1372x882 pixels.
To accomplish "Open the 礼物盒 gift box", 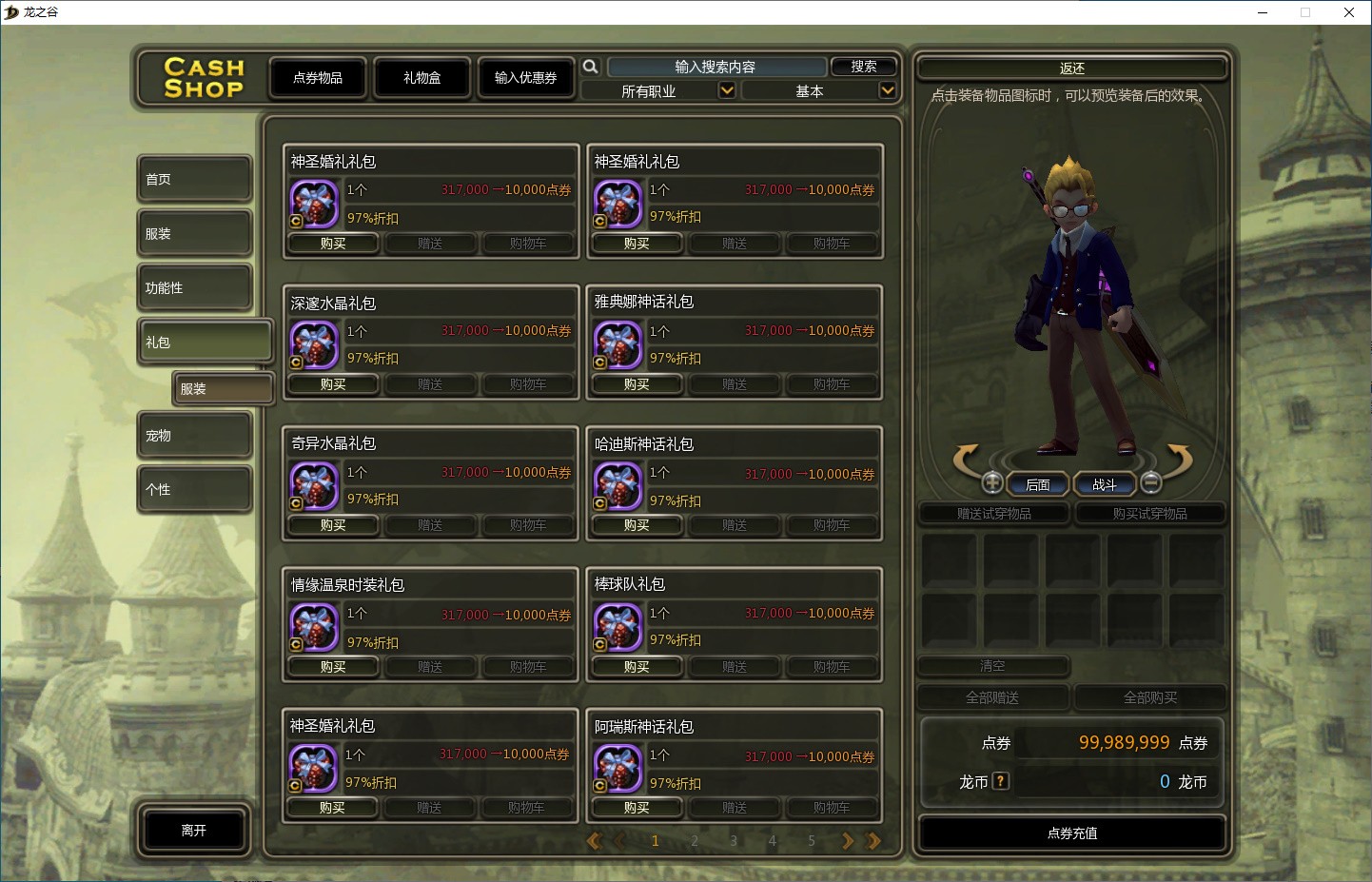I will pos(422,78).
